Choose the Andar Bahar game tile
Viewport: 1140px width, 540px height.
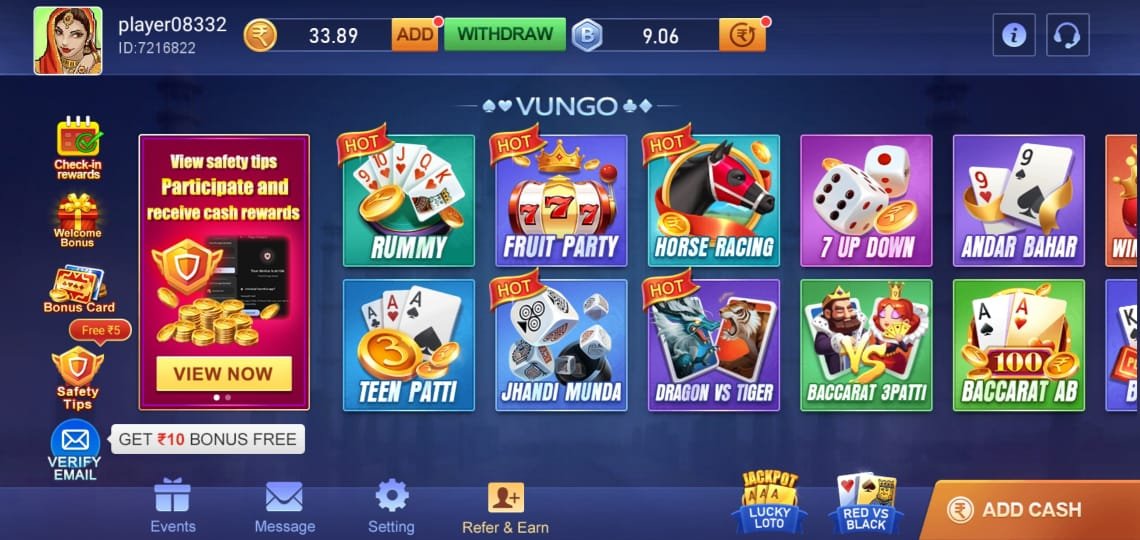[1018, 200]
